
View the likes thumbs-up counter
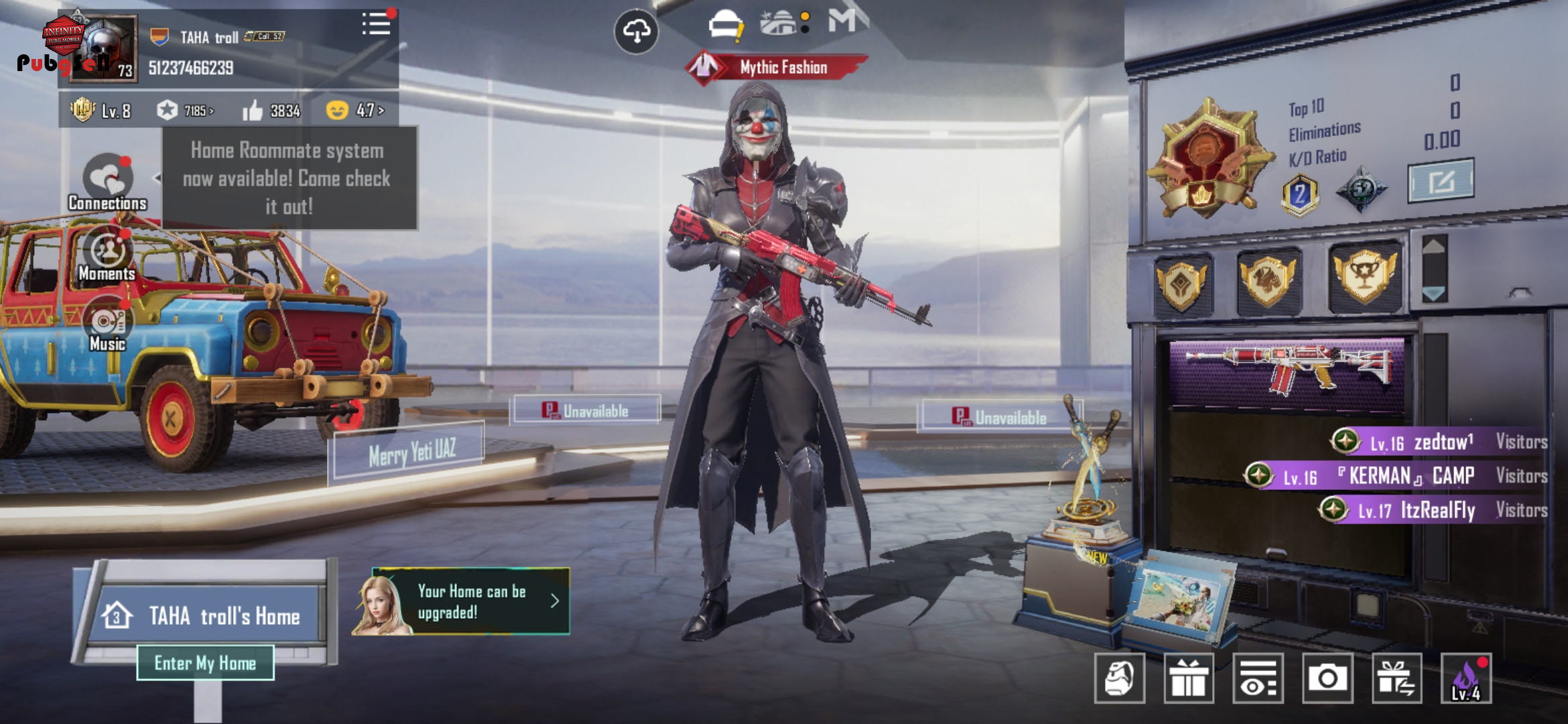coord(271,111)
